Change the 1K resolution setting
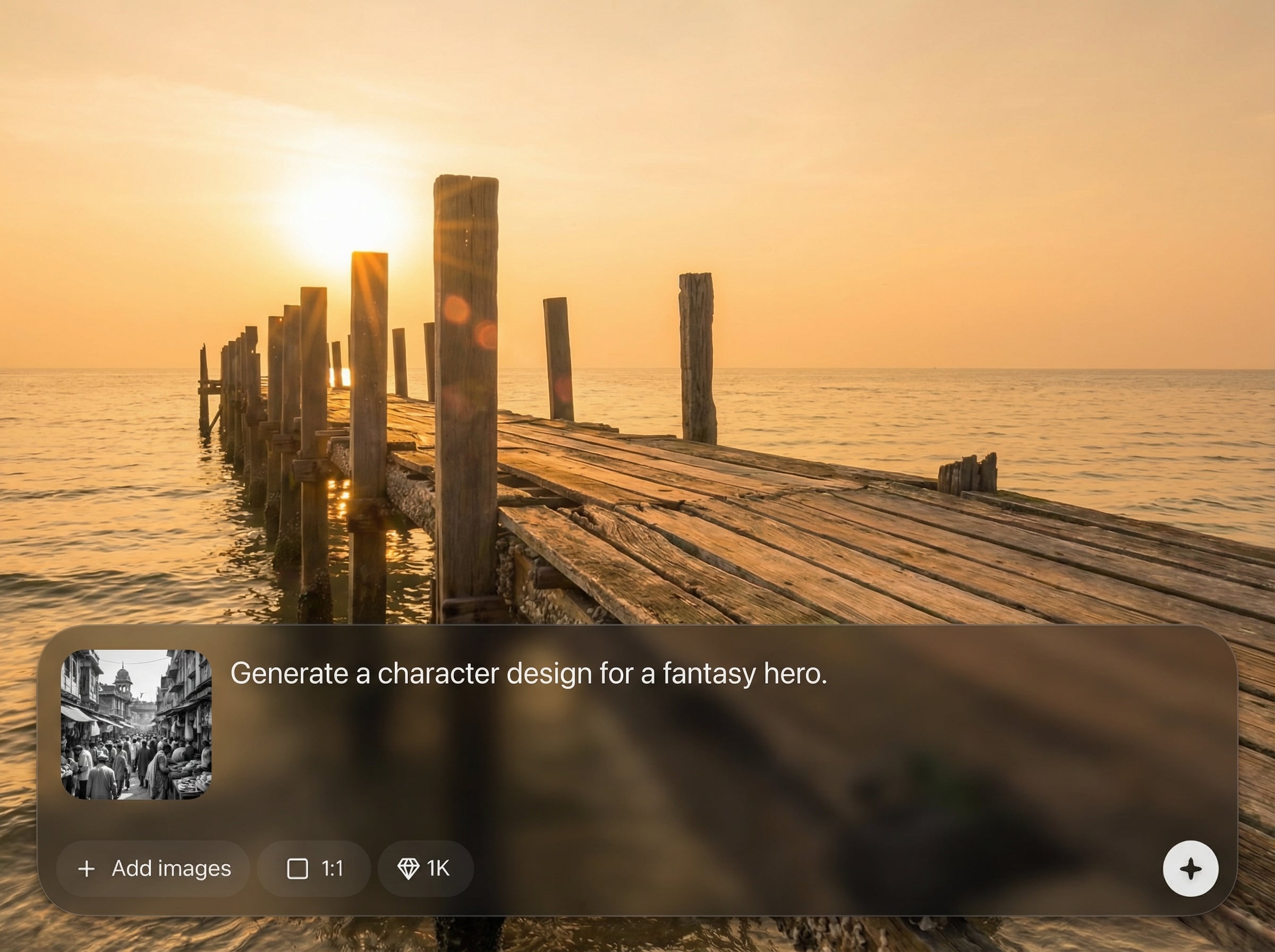 point(425,868)
